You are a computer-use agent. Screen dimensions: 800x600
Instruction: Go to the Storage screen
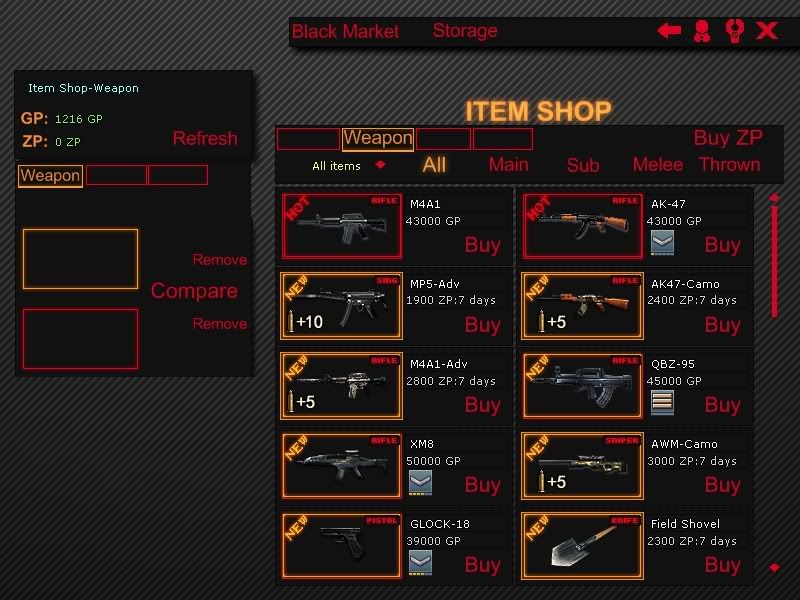465,31
